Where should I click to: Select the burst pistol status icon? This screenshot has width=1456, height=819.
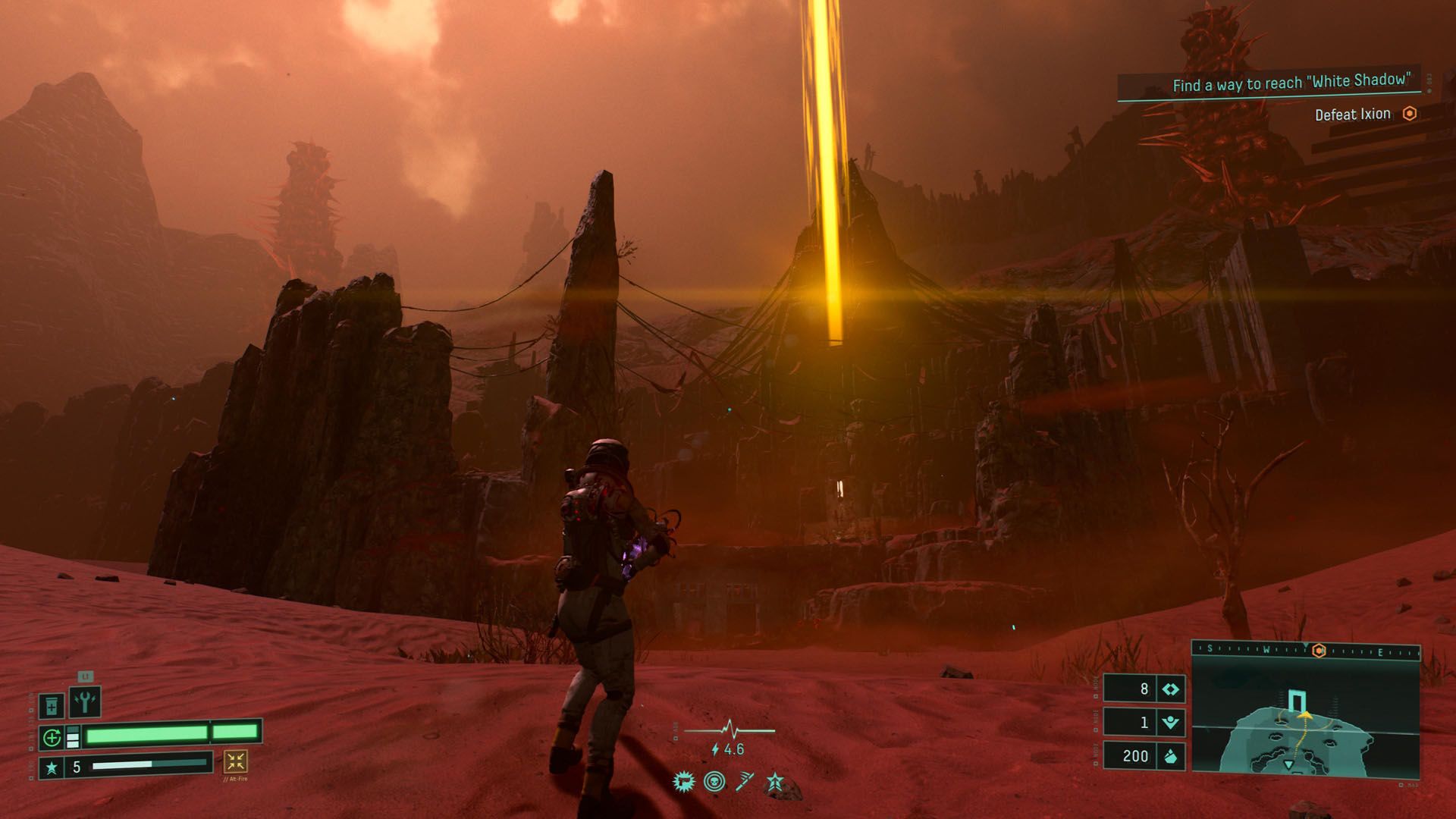[684, 781]
